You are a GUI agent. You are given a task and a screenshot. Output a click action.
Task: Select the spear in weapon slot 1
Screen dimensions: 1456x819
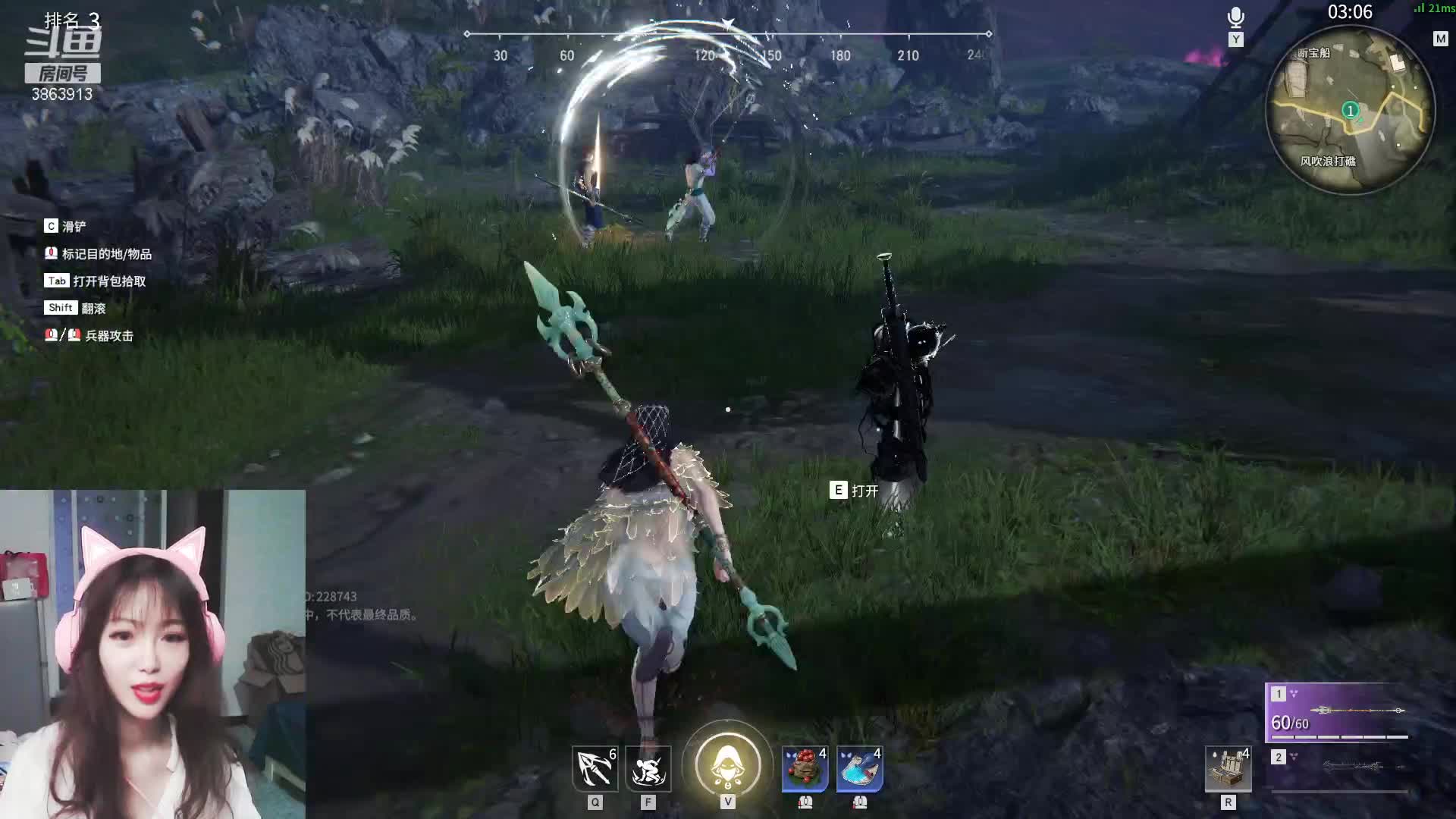(x=1338, y=713)
